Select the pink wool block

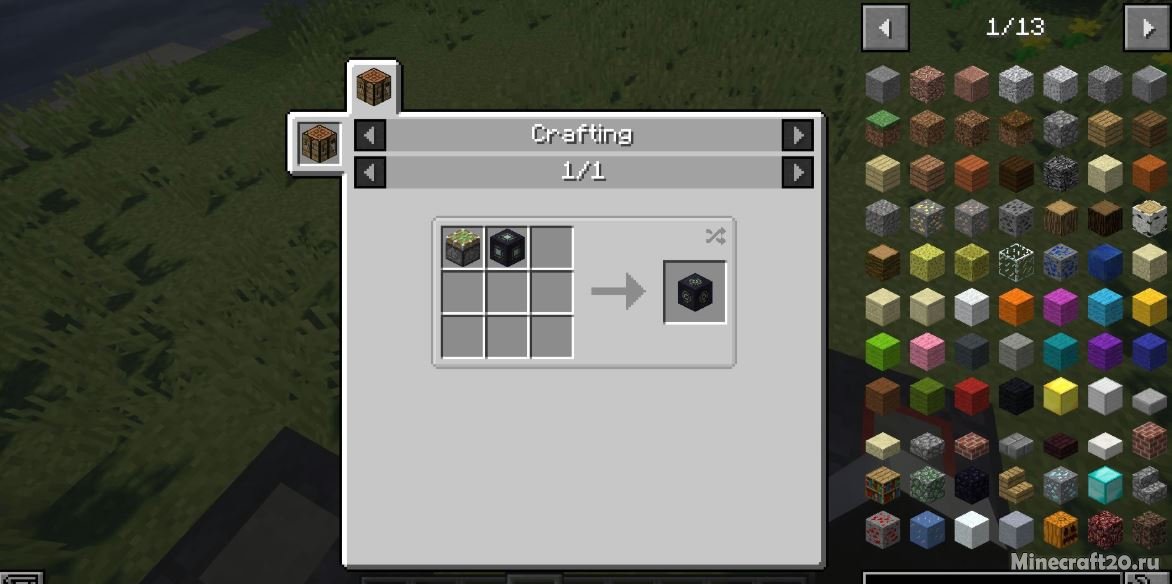tap(927, 351)
